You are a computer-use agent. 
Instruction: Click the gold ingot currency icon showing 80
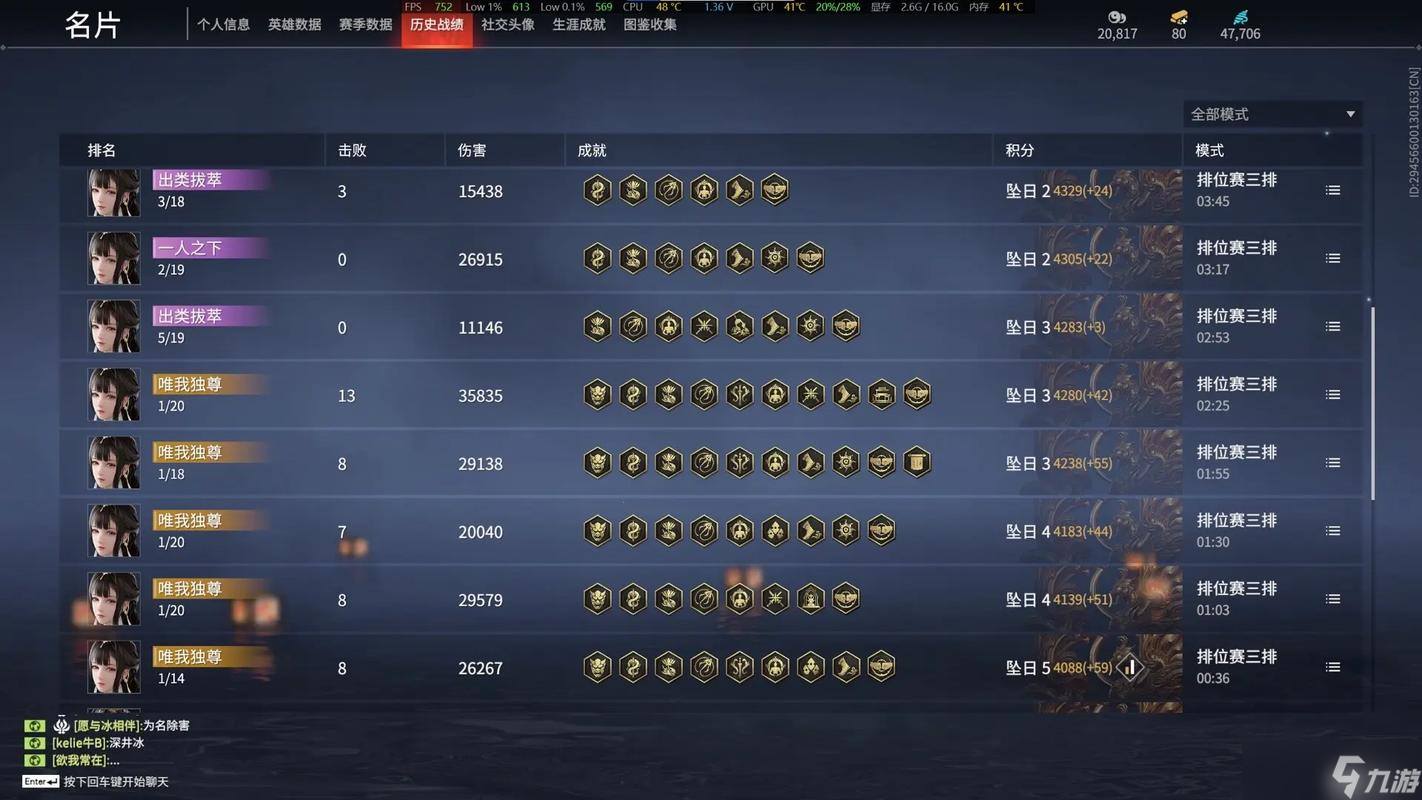pos(1177,18)
